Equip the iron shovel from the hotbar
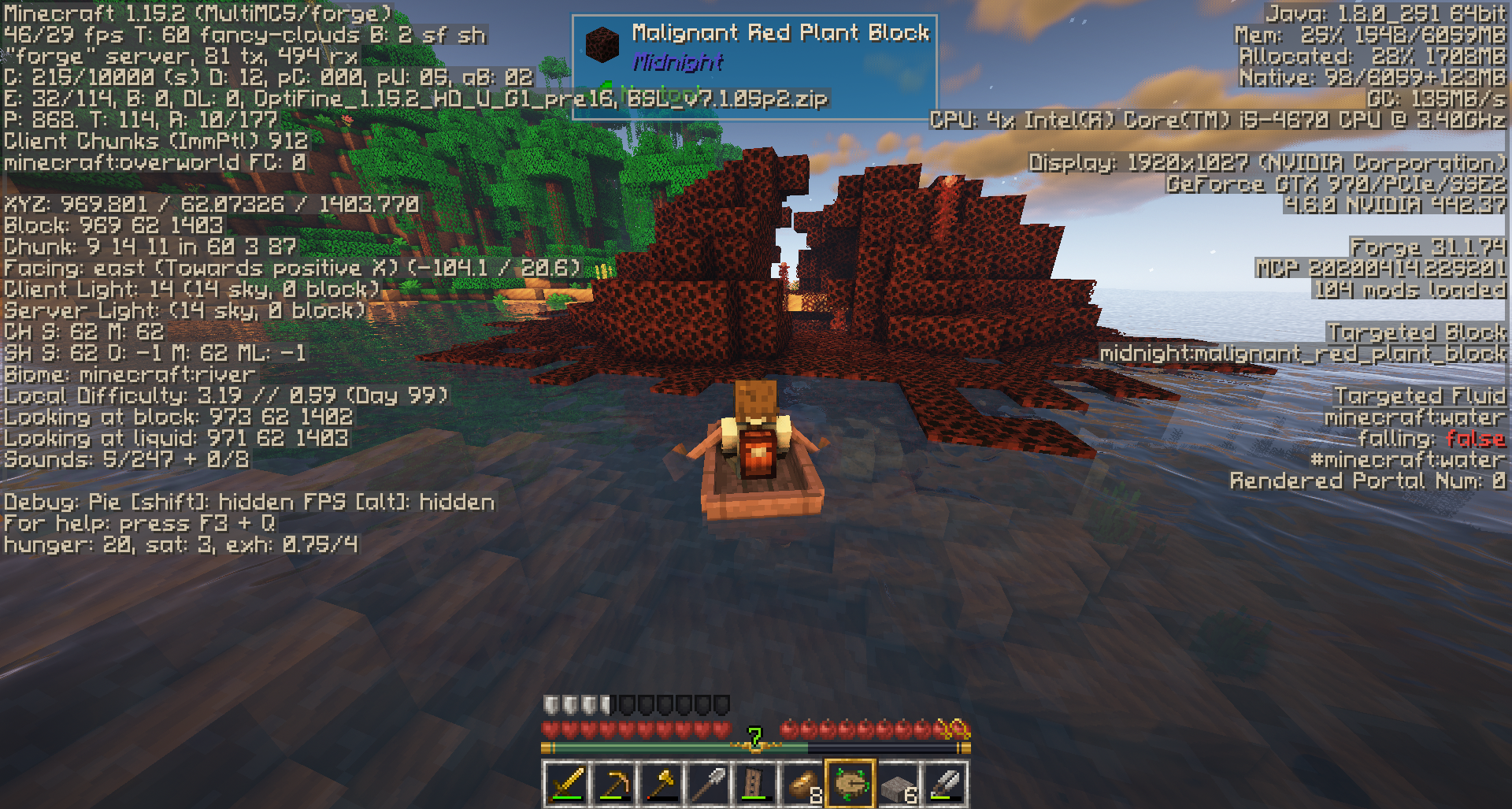Viewport: 1512px width, 809px height. pyautogui.click(x=708, y=784)
